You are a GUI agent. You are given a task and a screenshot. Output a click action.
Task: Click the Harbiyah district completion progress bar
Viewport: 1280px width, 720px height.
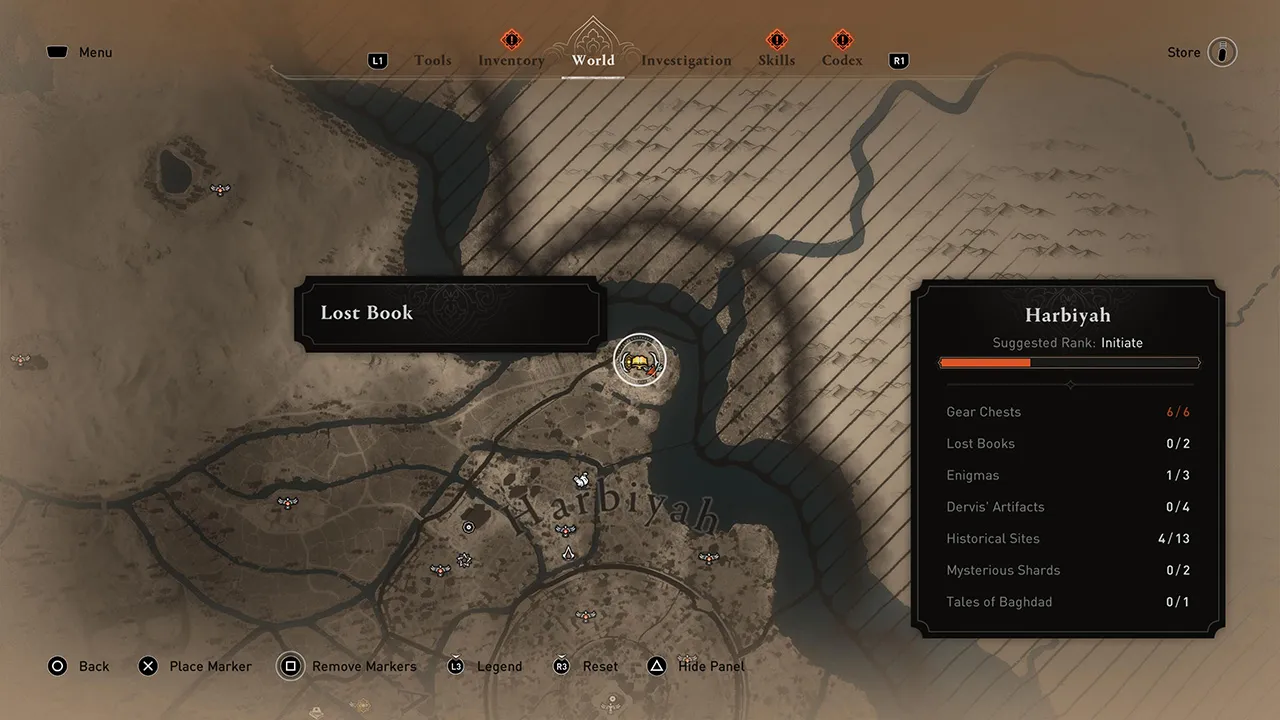(1068, 362)
